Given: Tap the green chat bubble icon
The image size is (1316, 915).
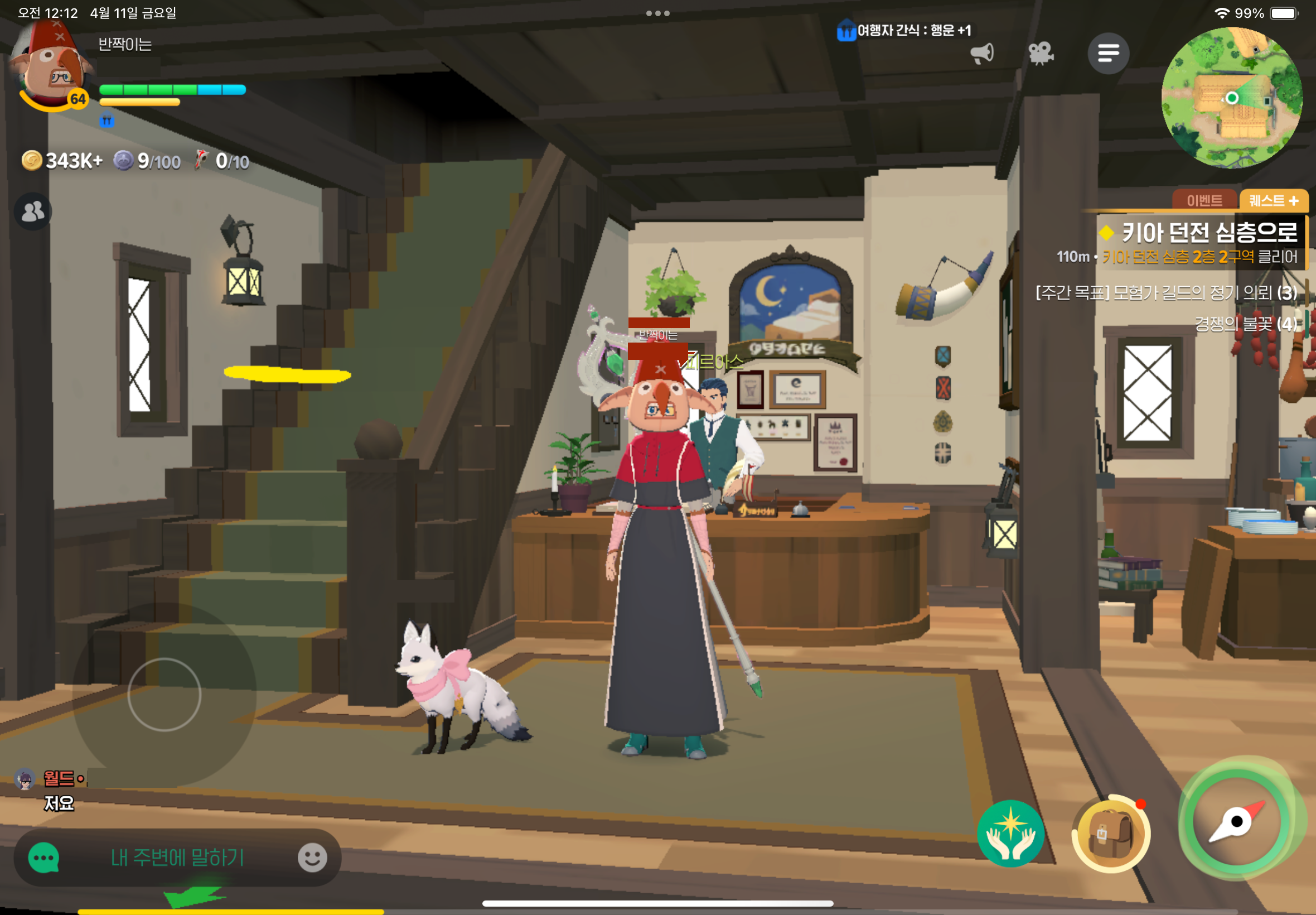Looking at the screenshot, I should pyautogui.click(x=43, y=858).
